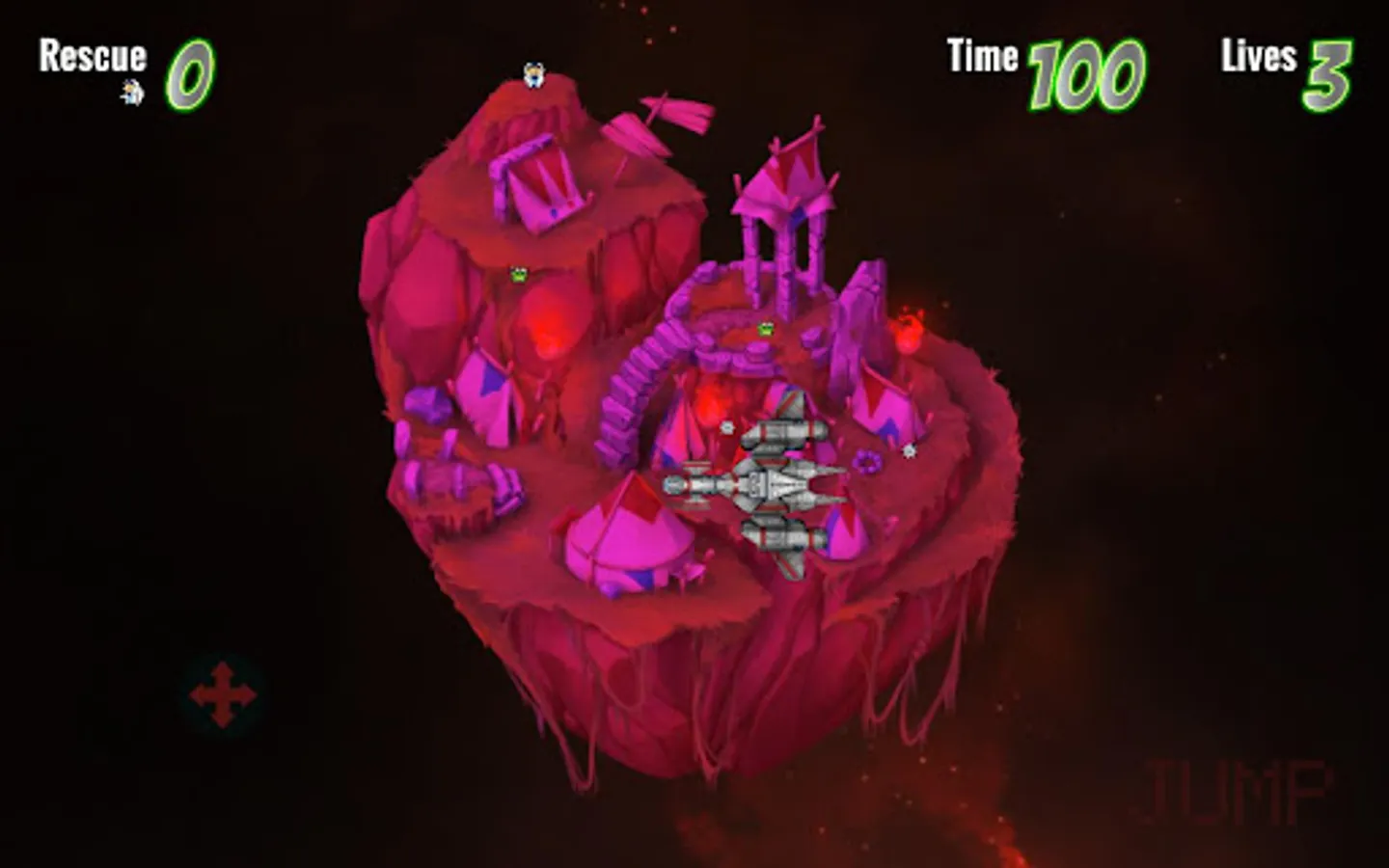Select the astronaut near the purple flower
Image resolution: width=1389 pixels, height=868 pixels.
(908, 448)
